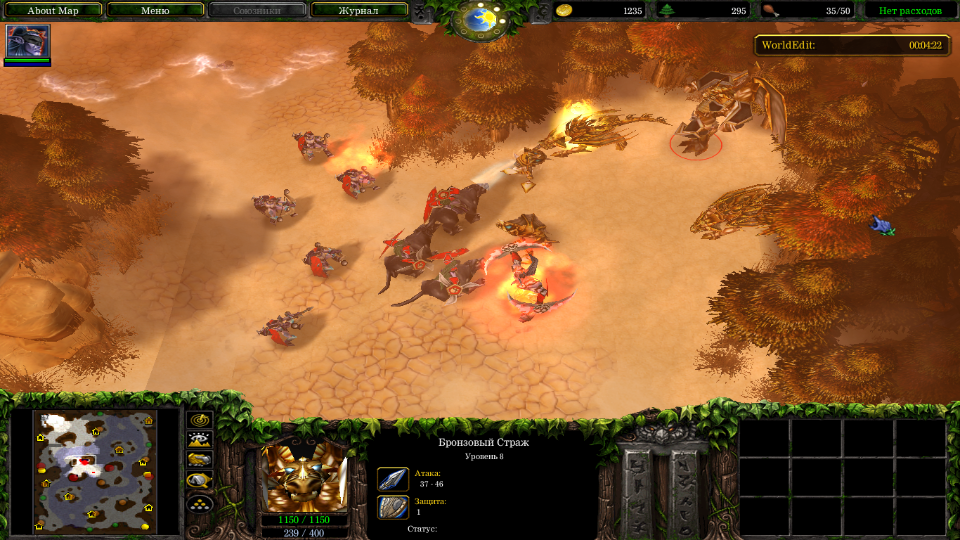Select the hero portrait icon
The image size is (960, 540).
click(27, 43)
